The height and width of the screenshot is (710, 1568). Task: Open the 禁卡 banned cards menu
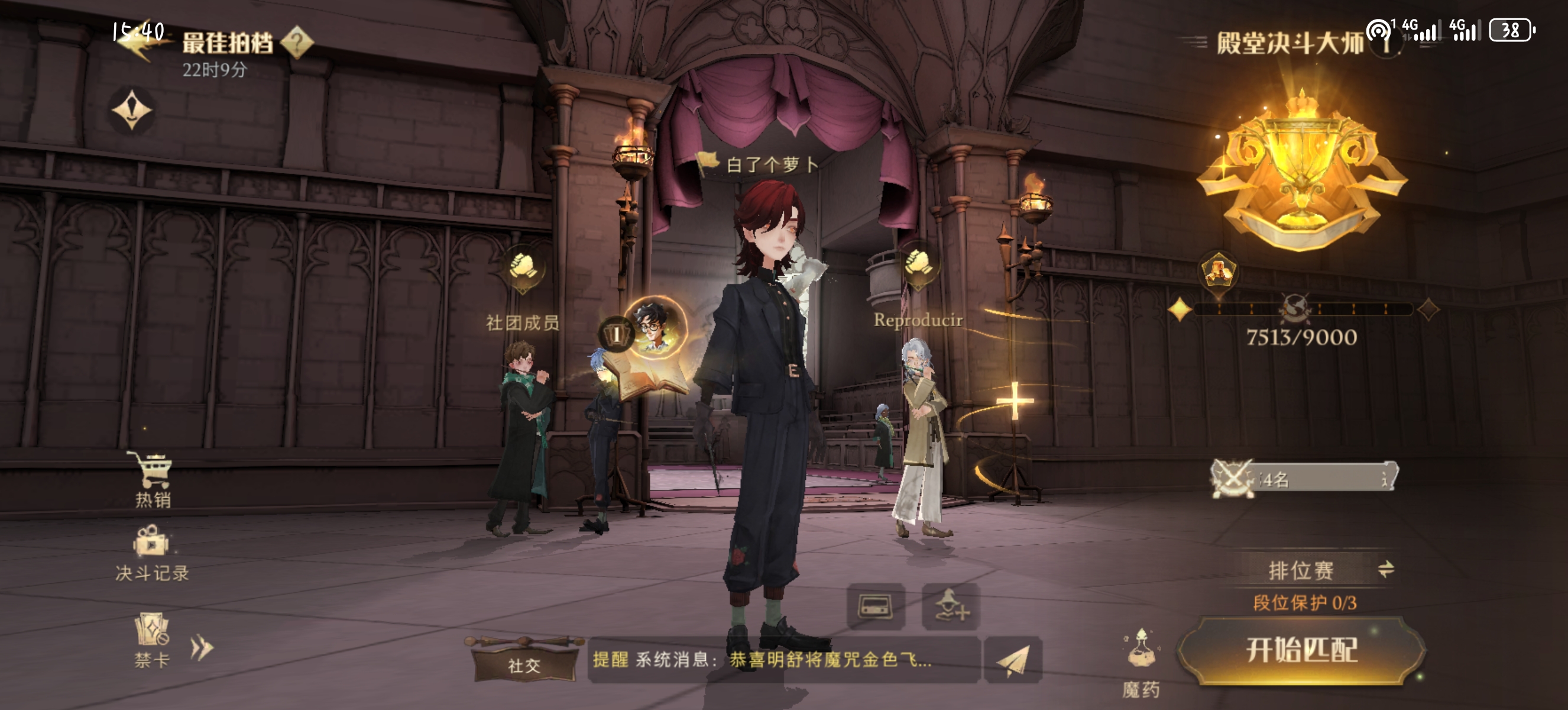(151, 640)
